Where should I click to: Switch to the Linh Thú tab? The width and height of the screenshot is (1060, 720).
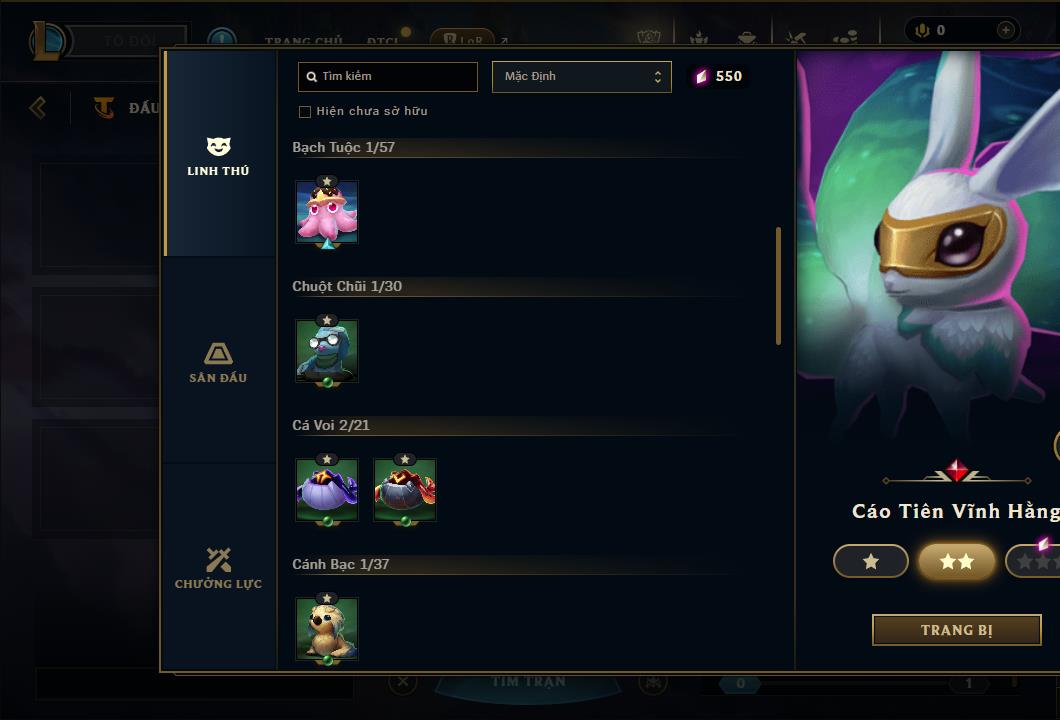coord(218,157)
